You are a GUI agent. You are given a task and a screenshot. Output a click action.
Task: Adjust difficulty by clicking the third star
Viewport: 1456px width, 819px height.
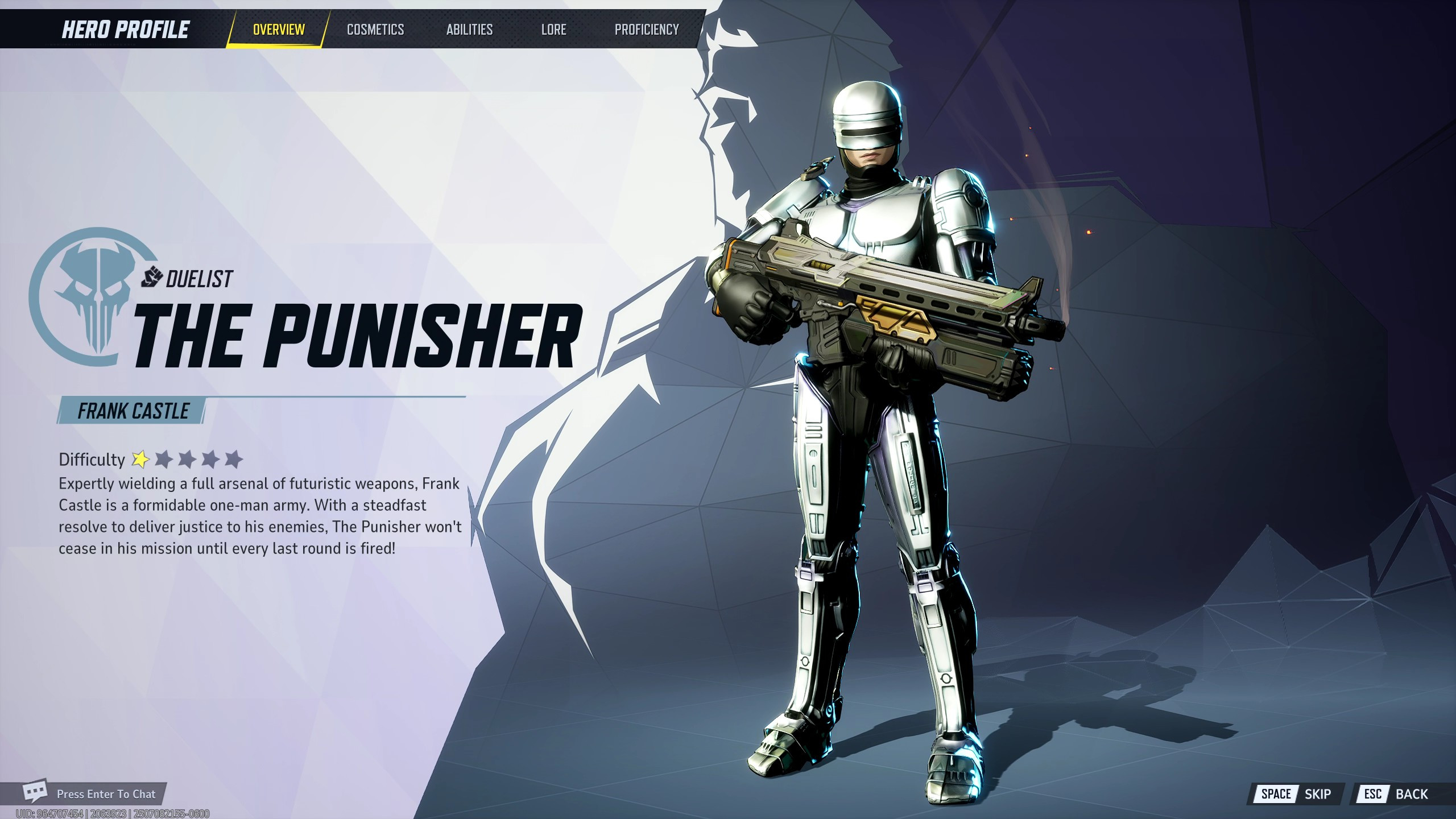[x=188, y=458]
